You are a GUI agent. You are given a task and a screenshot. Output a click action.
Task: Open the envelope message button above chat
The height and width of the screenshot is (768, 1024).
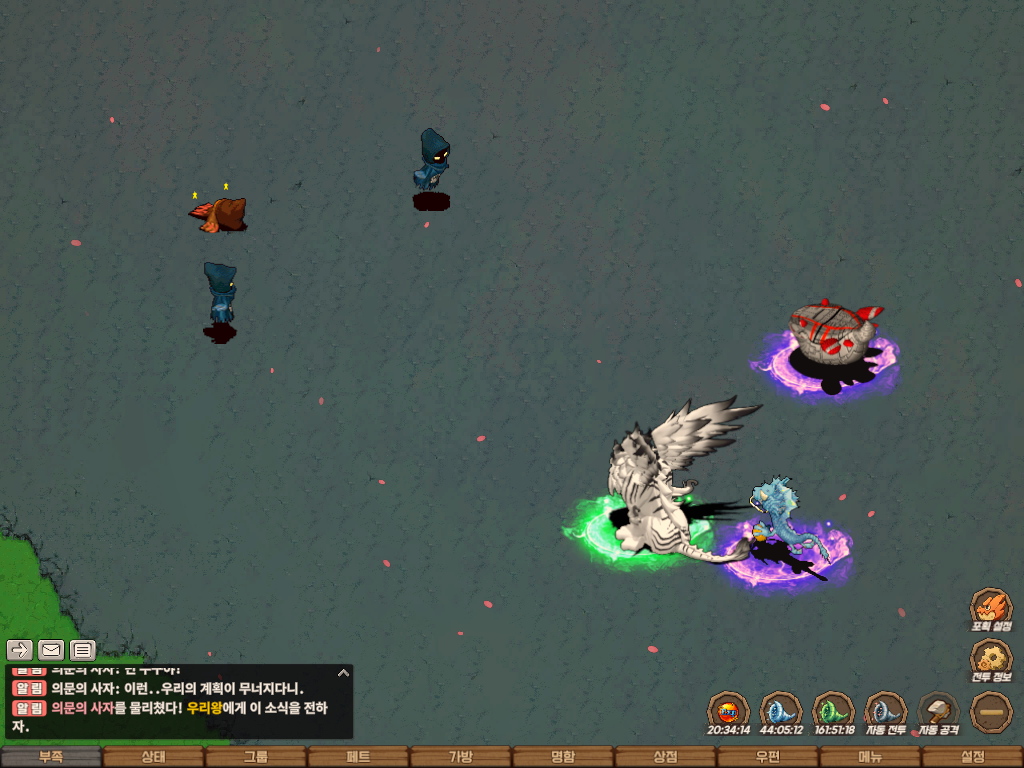[51, 650]
